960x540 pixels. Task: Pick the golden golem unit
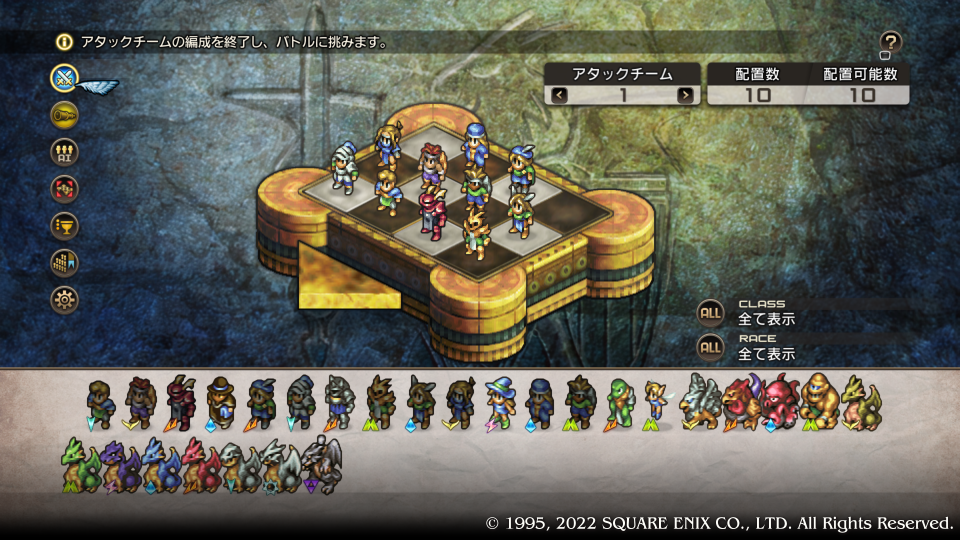point(820,402)
